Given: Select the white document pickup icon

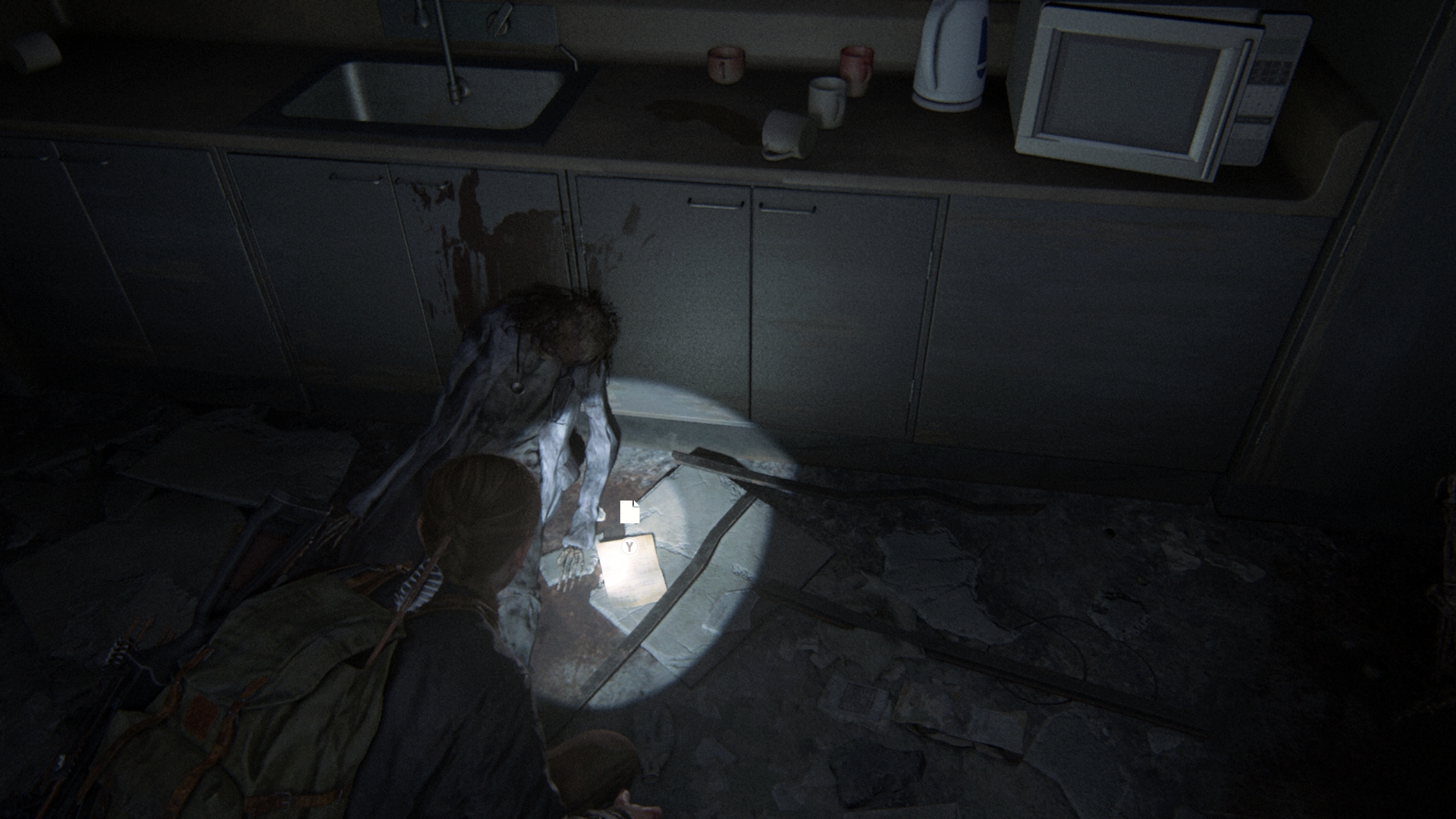Looking at the screenshot, I should (629, 513).
